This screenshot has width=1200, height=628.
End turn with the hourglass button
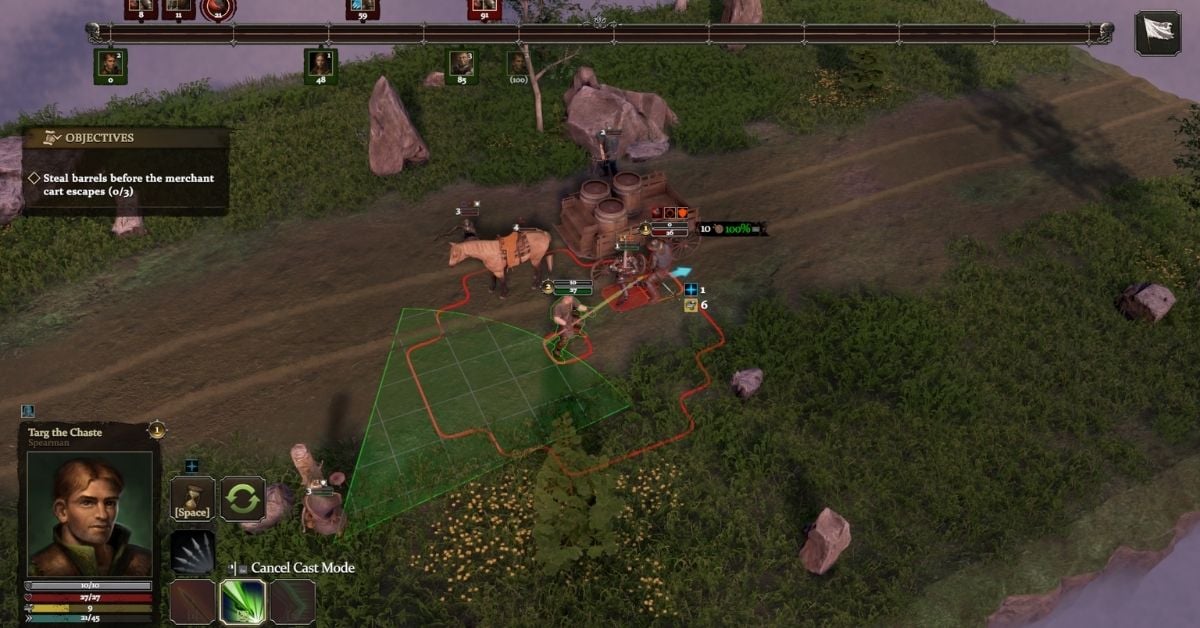point(191,498)
